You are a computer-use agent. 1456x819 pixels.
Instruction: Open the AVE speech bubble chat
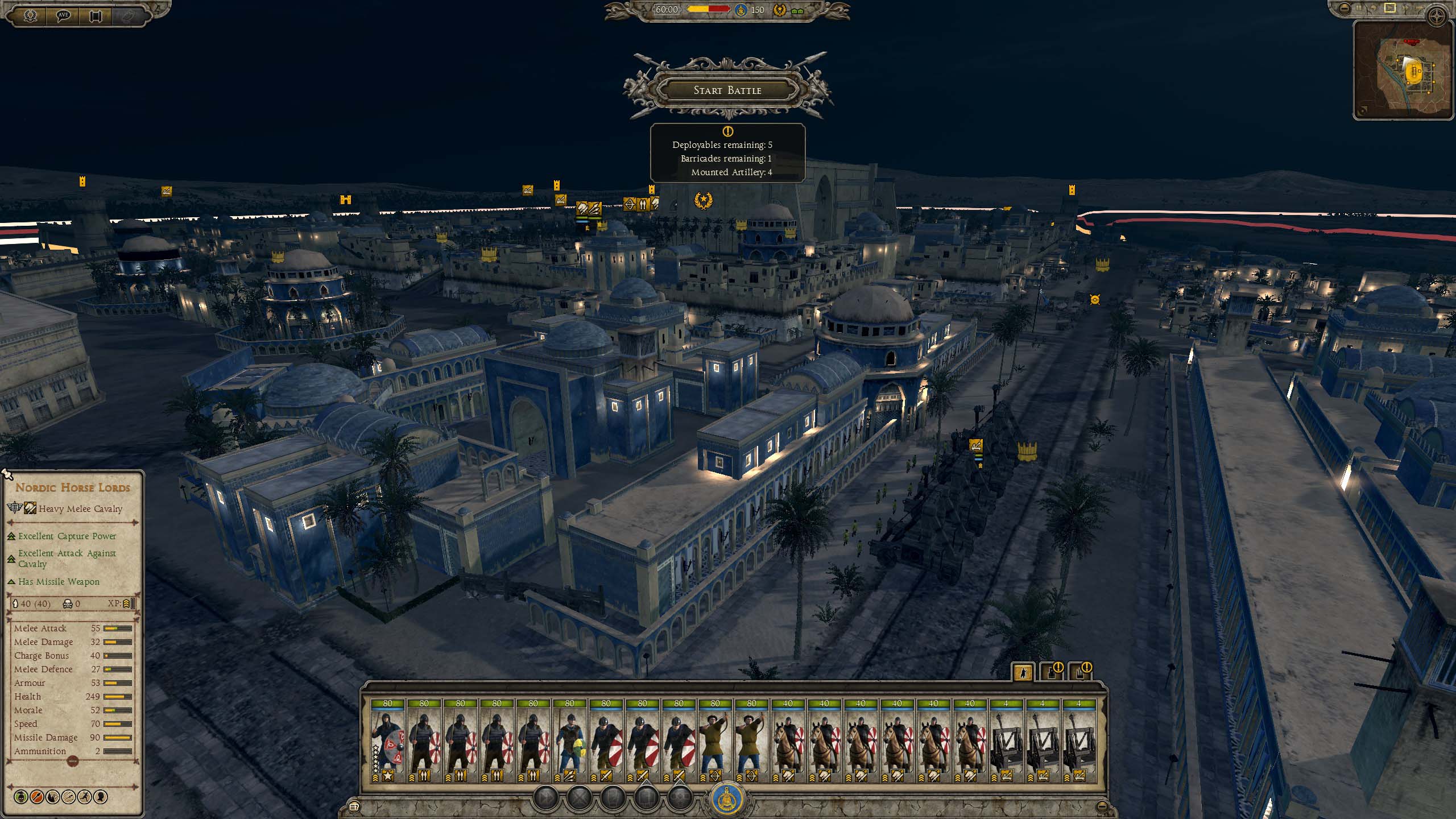[64, 15]
